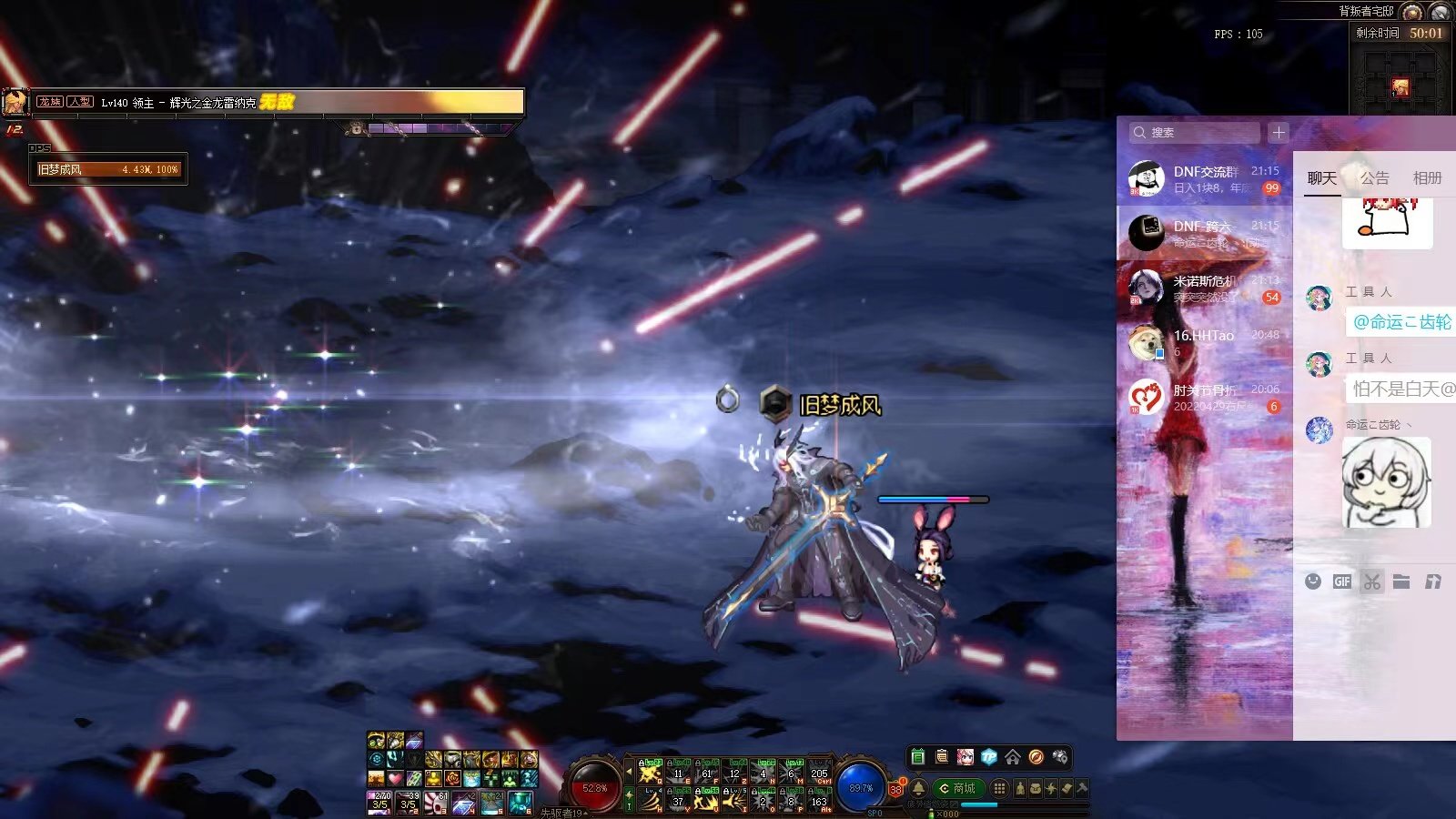The height and width of the screenshot is (819, 1456).
Task: Switch to the 公告 tab in chat
Action: (1374, 178)
